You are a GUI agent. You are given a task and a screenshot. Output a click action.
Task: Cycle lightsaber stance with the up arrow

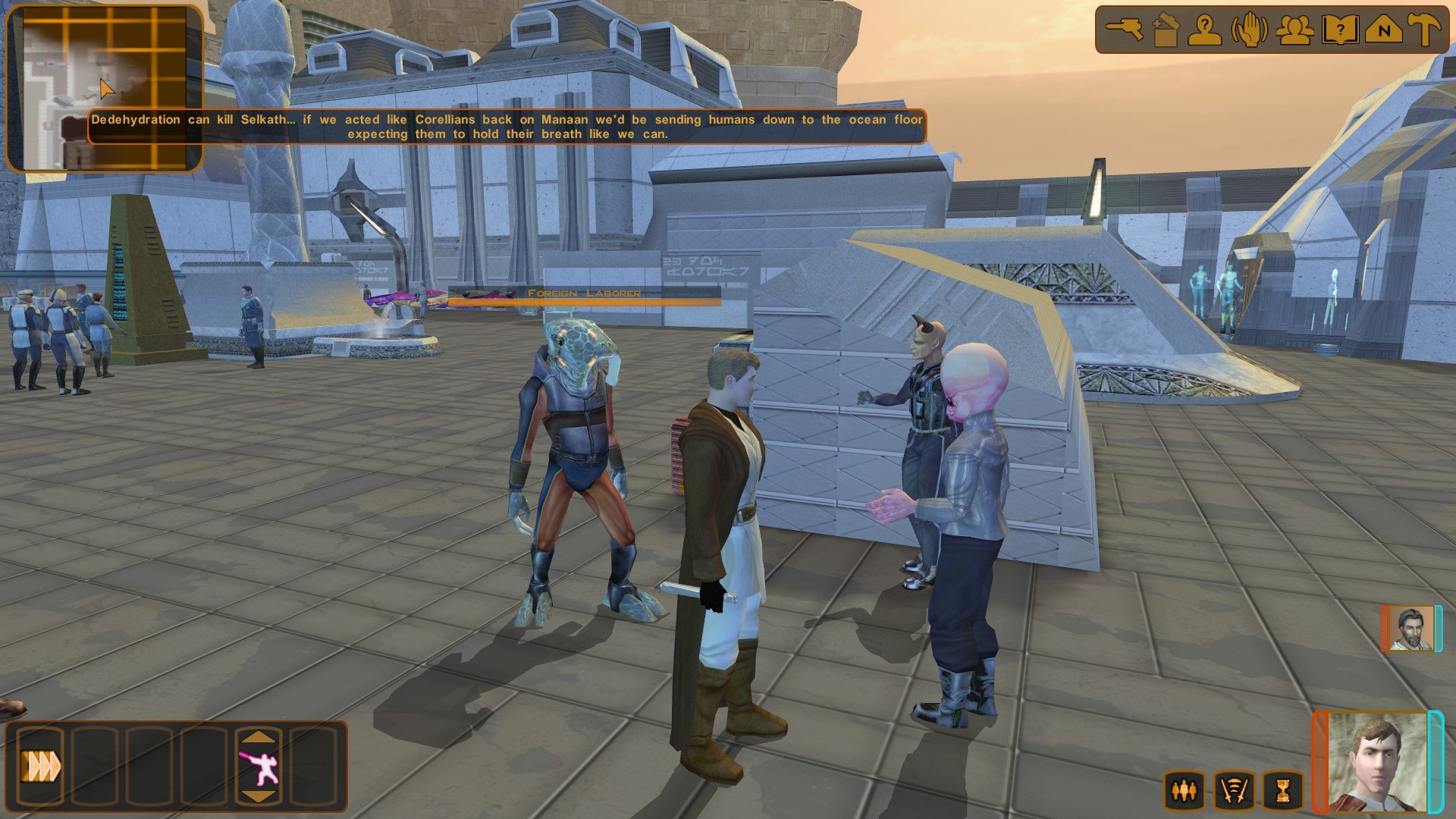pyautogui.click(x=259, y=737)
